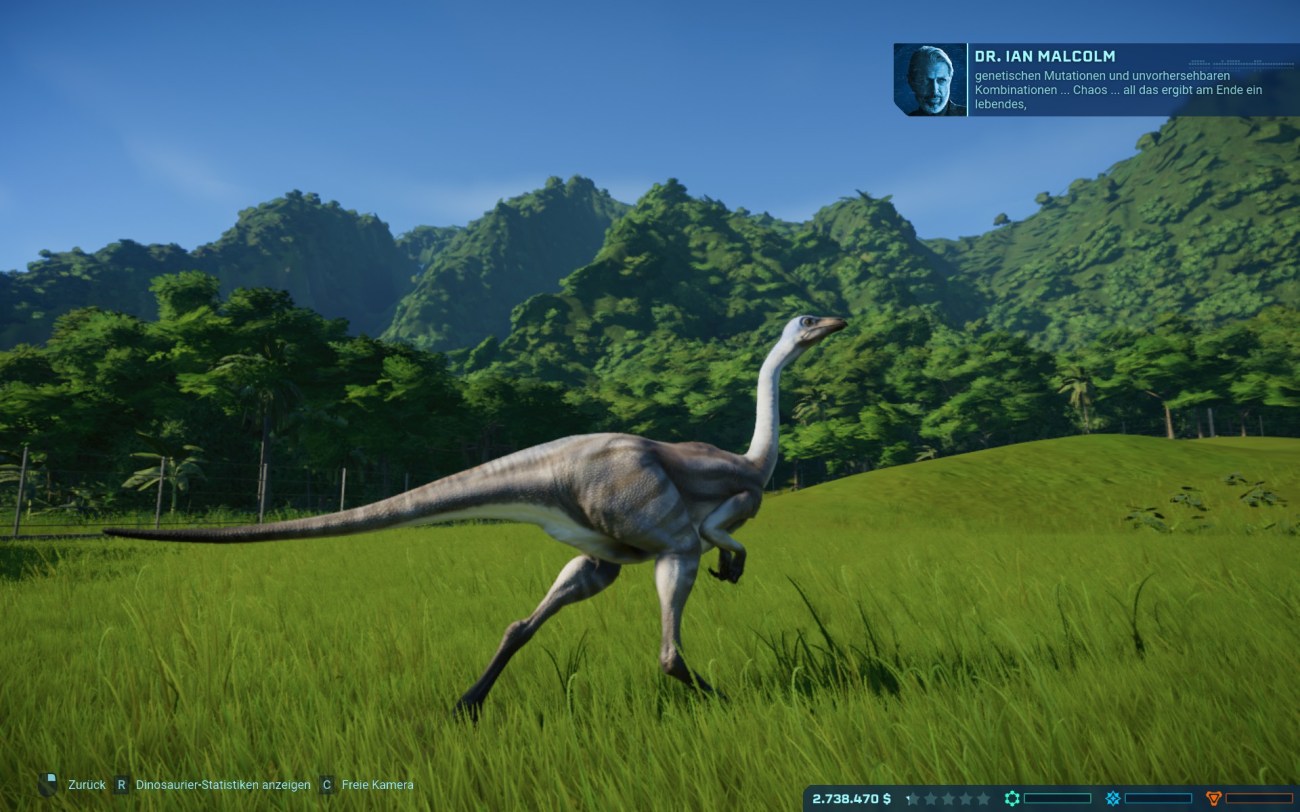Click Dr. Ian Malcolm's portrait notification
The width and height of the screenshot is (1300, 812).
coord(930,79)
